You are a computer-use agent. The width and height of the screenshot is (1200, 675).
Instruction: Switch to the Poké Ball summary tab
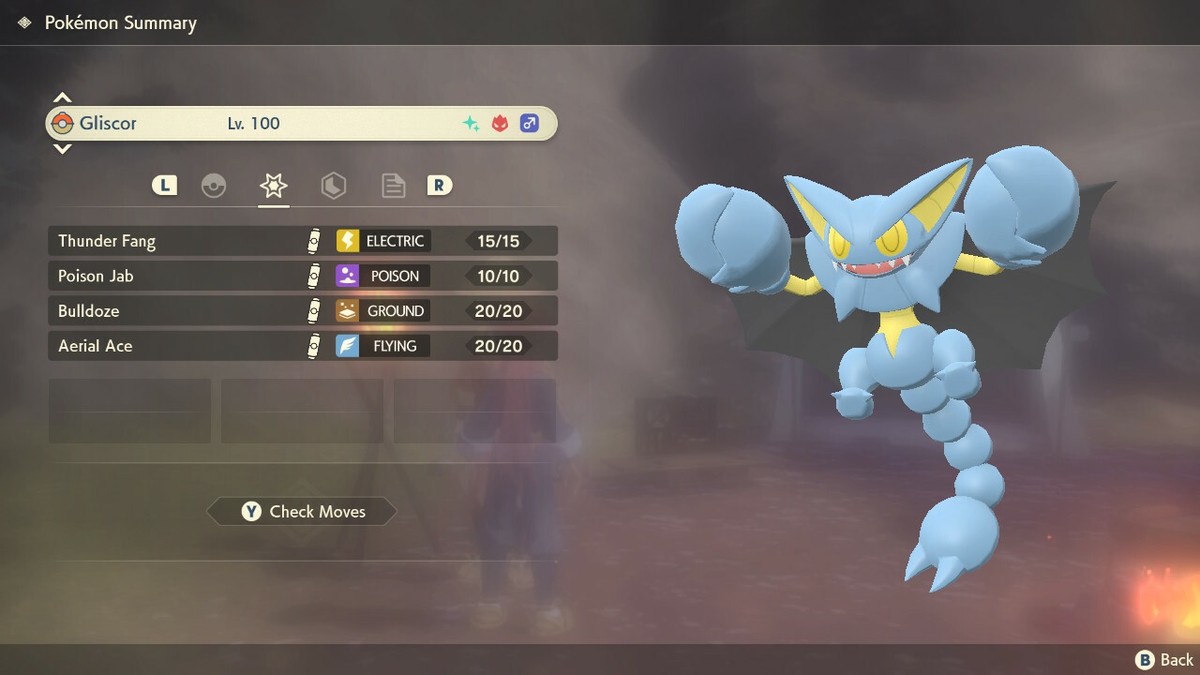[x=213, y=185]
